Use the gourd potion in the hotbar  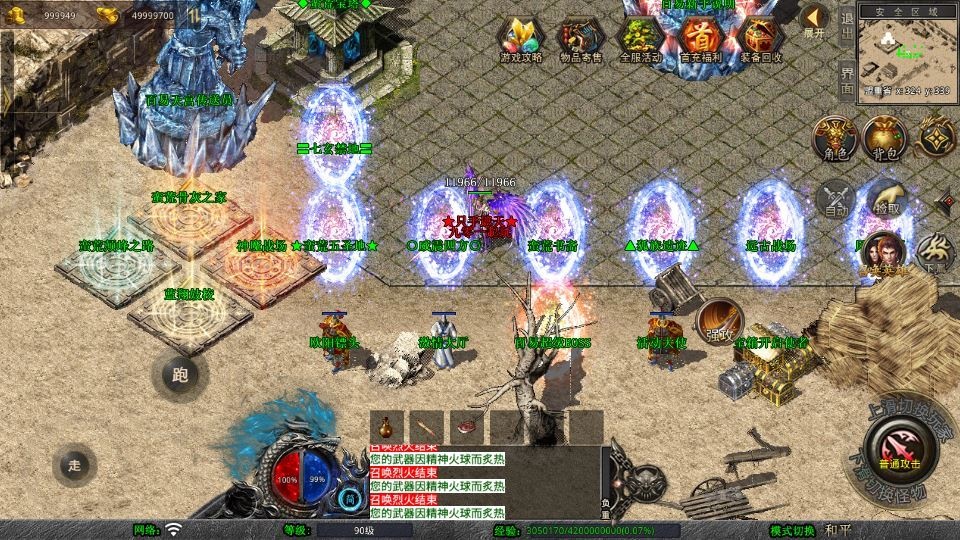[386, 424]
